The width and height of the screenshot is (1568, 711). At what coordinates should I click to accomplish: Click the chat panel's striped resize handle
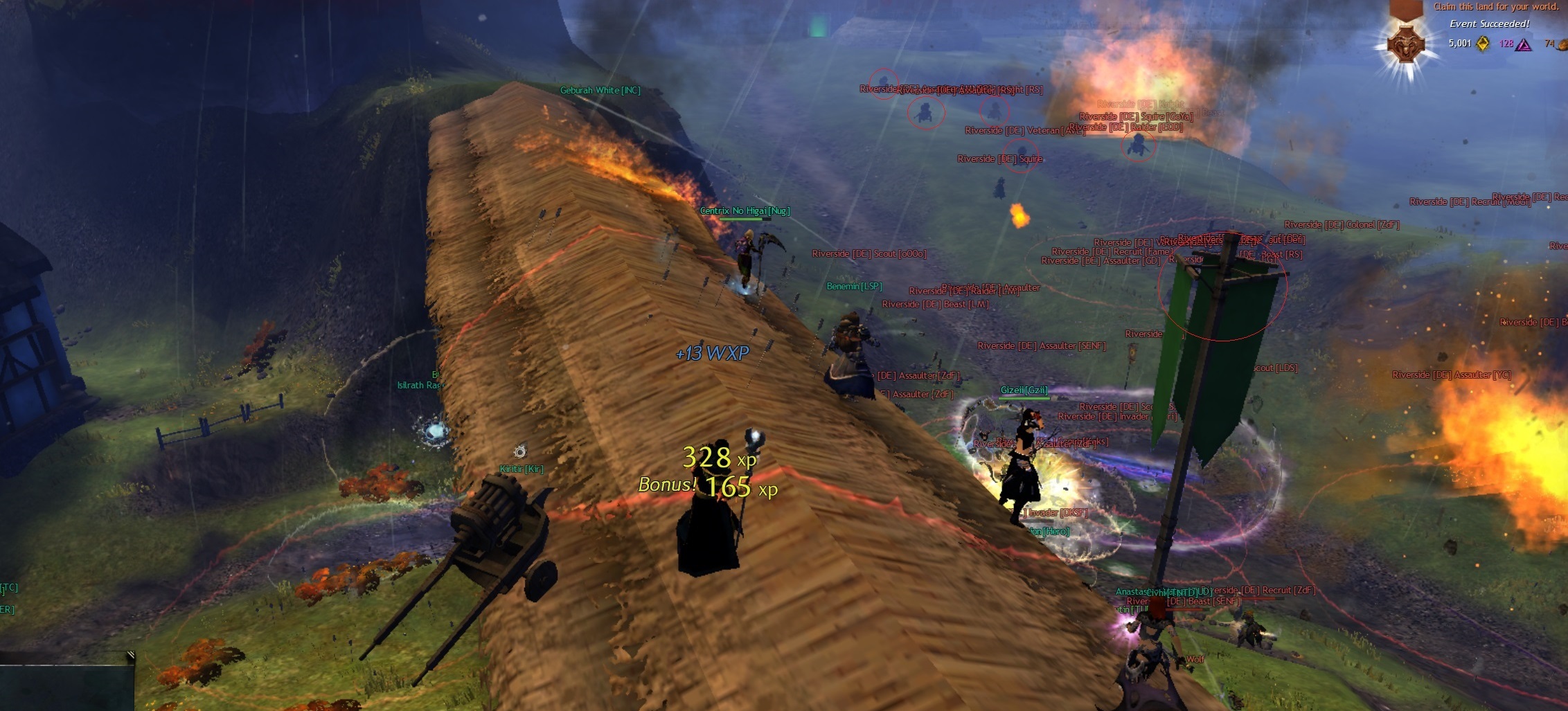130,655
